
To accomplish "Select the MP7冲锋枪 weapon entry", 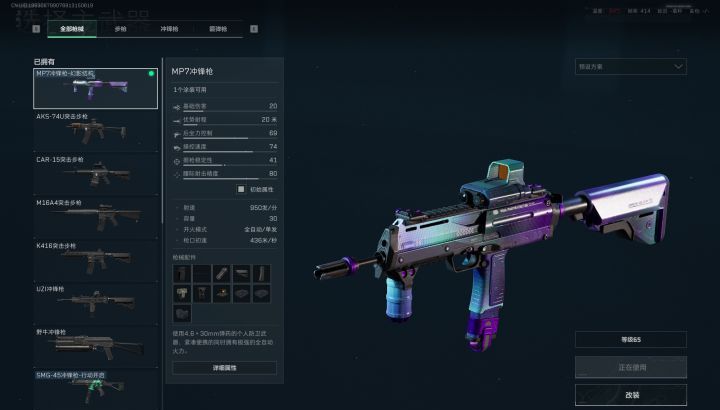I will [x=95, y=88].
